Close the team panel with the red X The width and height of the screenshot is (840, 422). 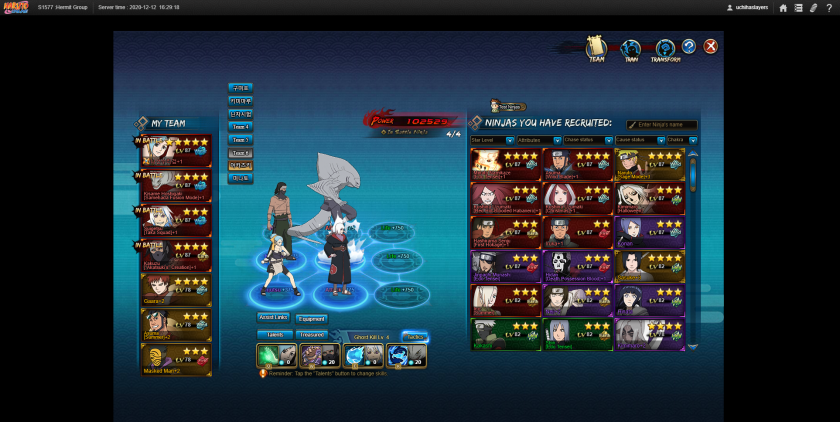click(x=710, y=47)
